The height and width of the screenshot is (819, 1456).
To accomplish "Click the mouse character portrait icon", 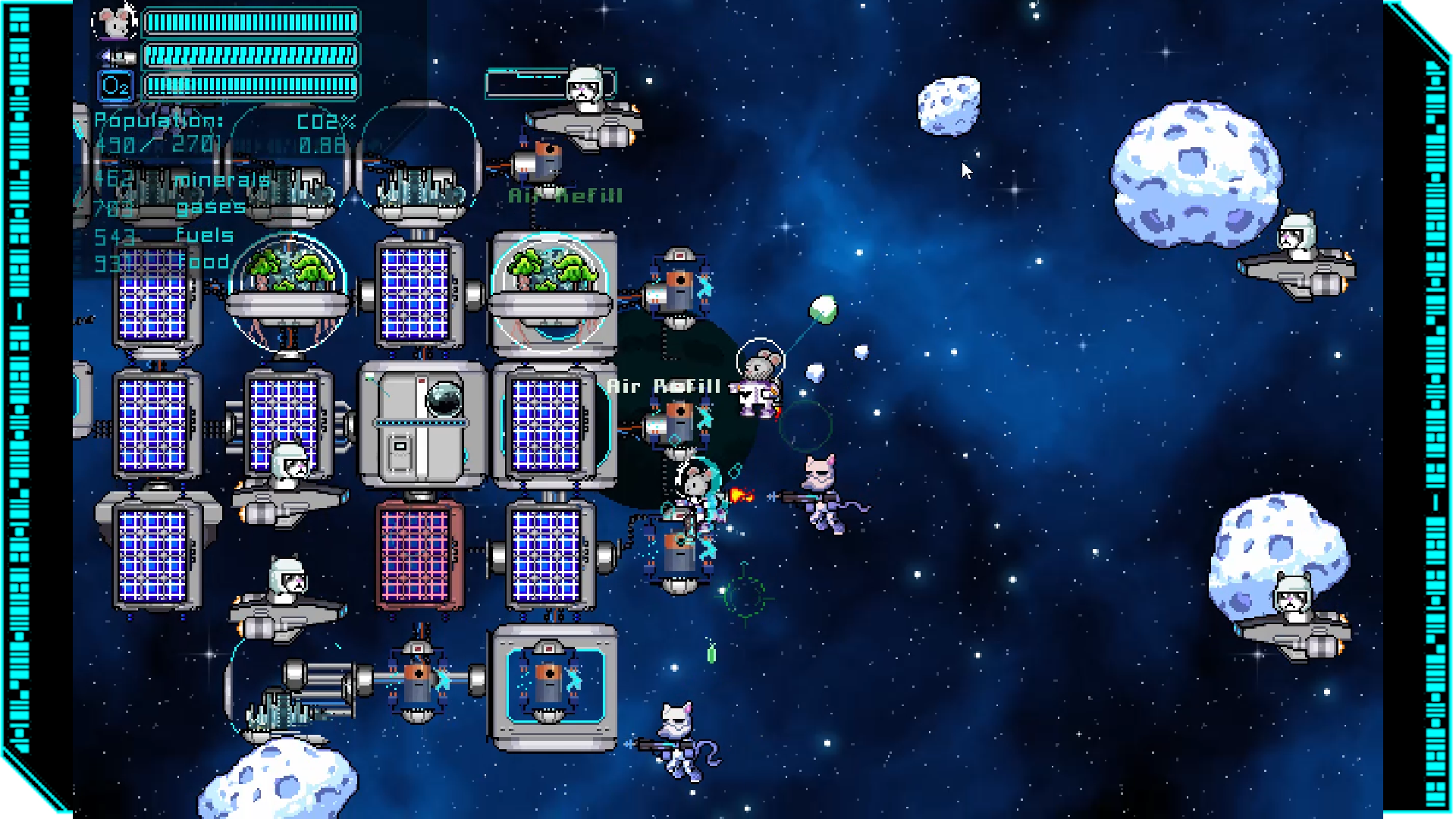I will point(115,23).
